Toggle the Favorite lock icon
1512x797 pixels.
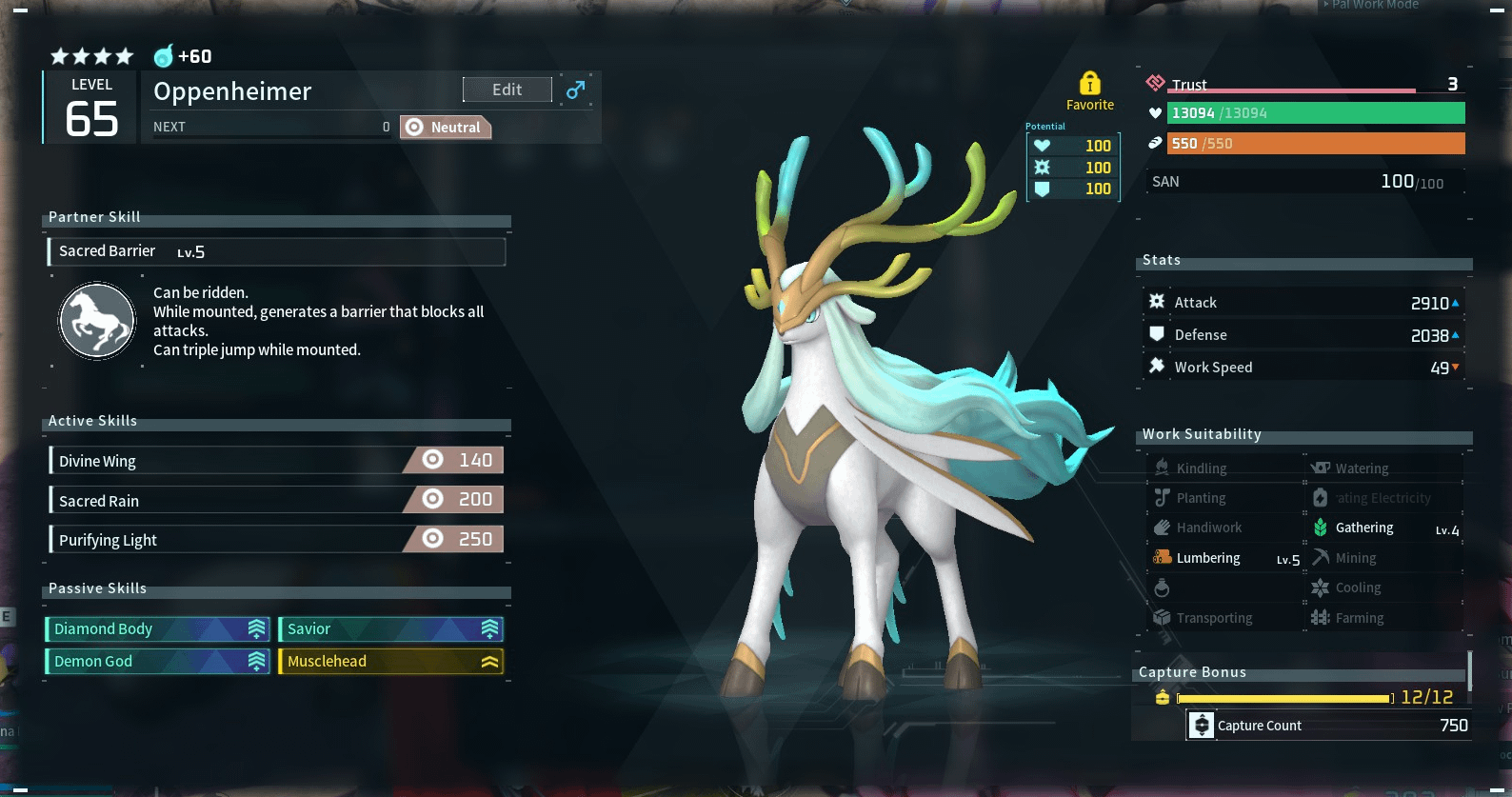[x=1089, y=84]
